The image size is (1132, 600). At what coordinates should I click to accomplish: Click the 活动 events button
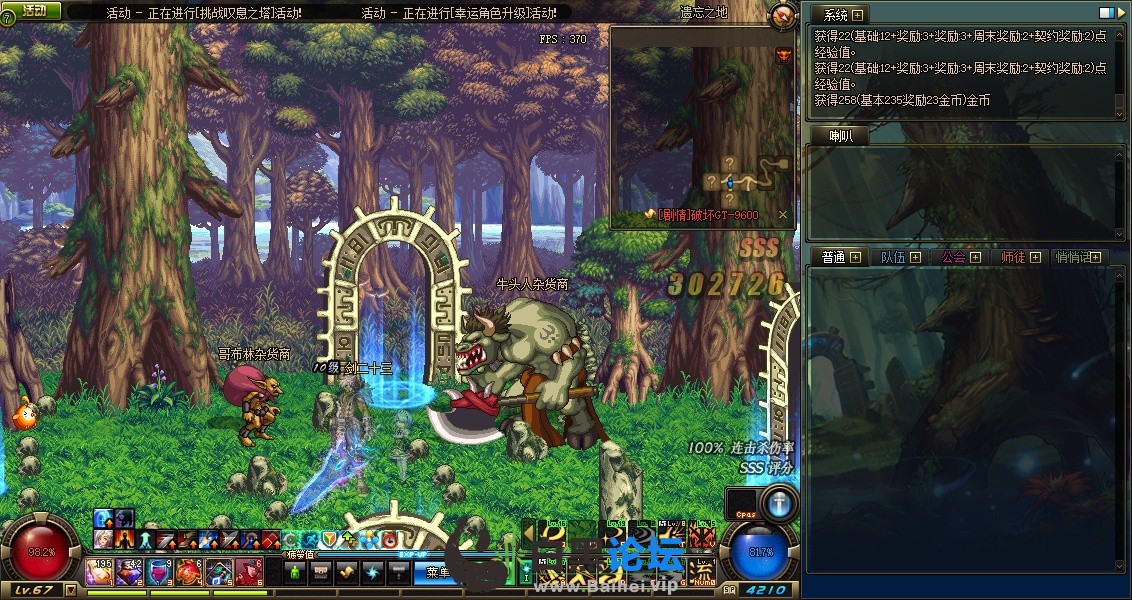coord(33,10)
